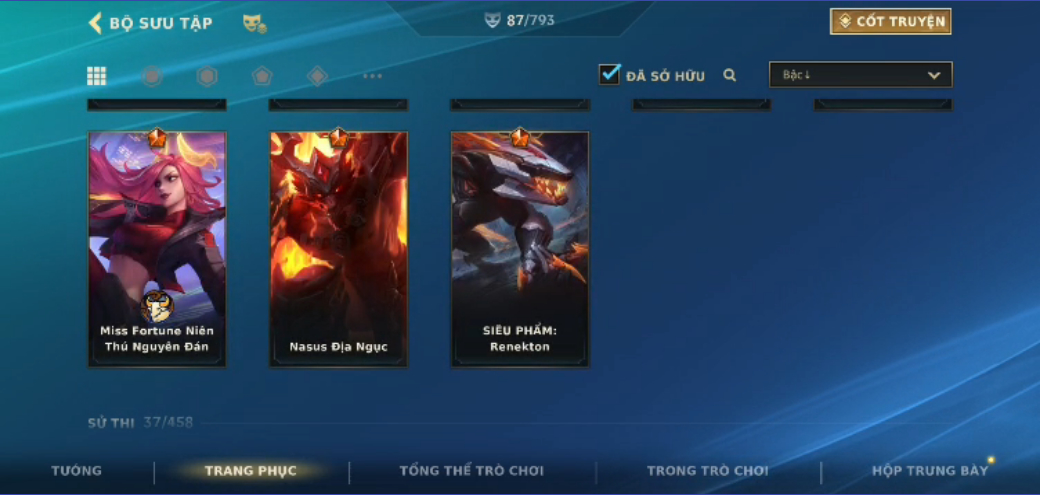
Task: Toggle the Đã Sở Hữu checkbox
Action: (x=609, y=75)
